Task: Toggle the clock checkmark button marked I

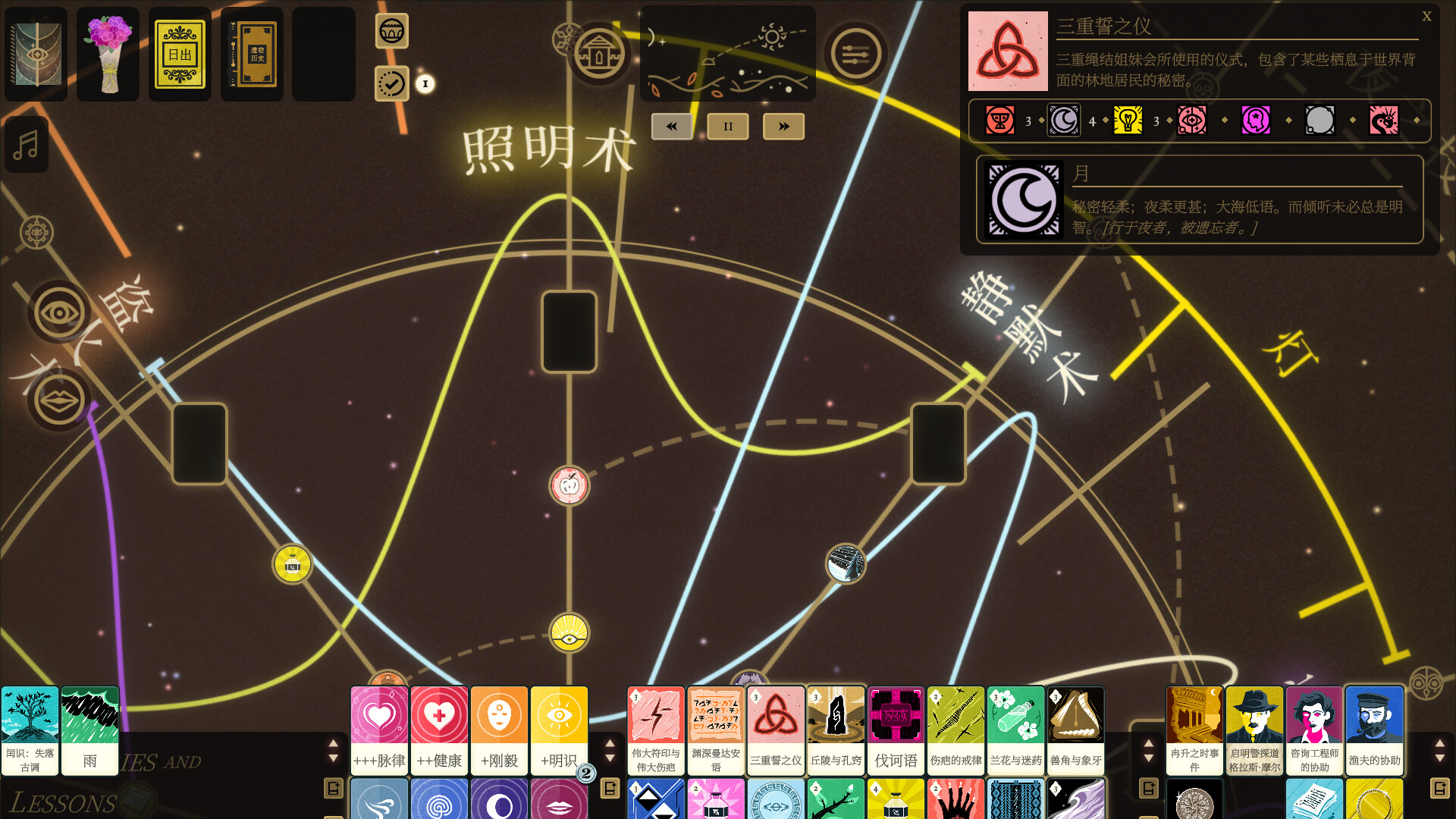Action: coord(392,83)
